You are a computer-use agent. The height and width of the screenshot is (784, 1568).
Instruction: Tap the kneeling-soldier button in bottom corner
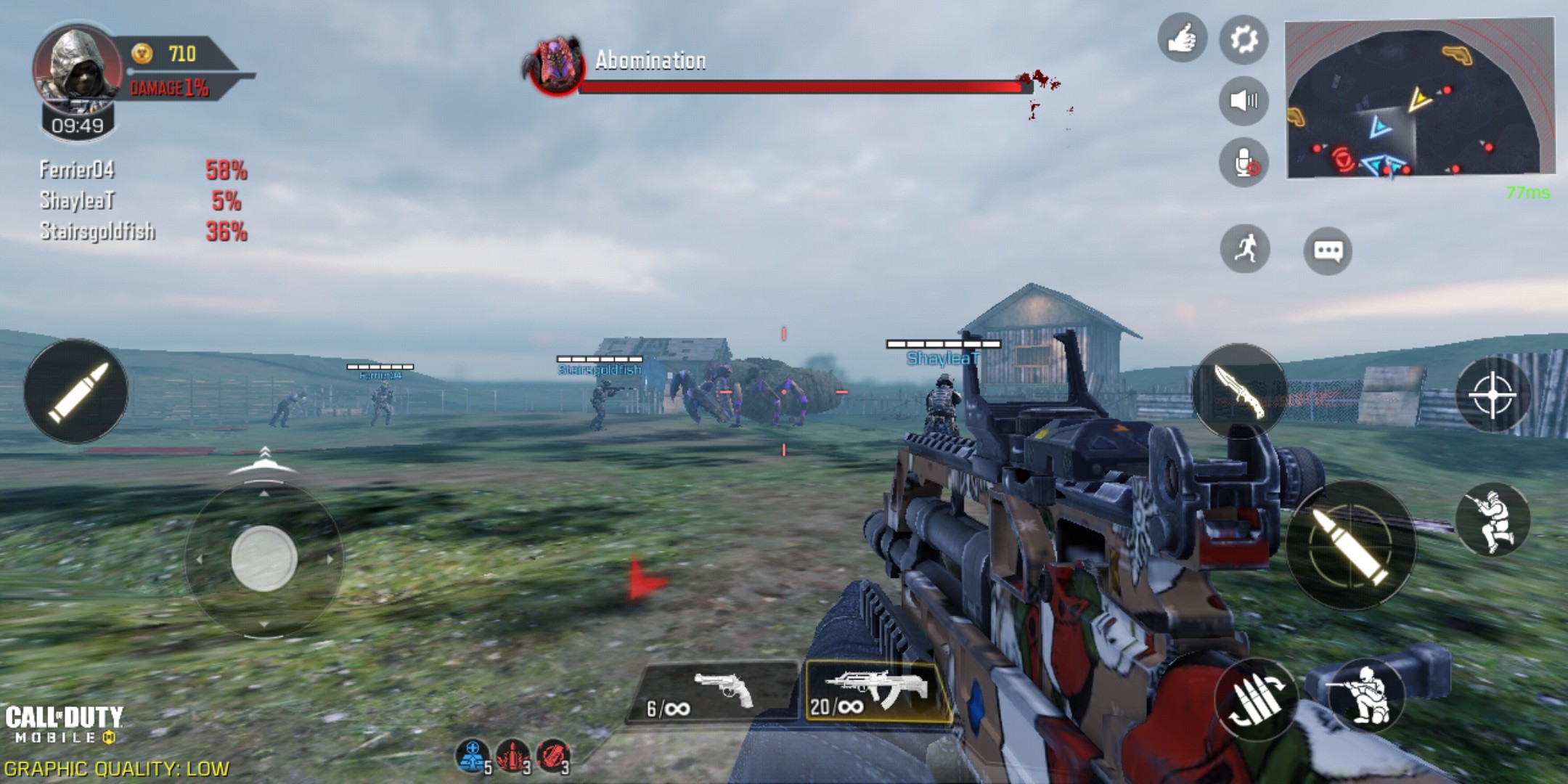tap(1366, 695)
